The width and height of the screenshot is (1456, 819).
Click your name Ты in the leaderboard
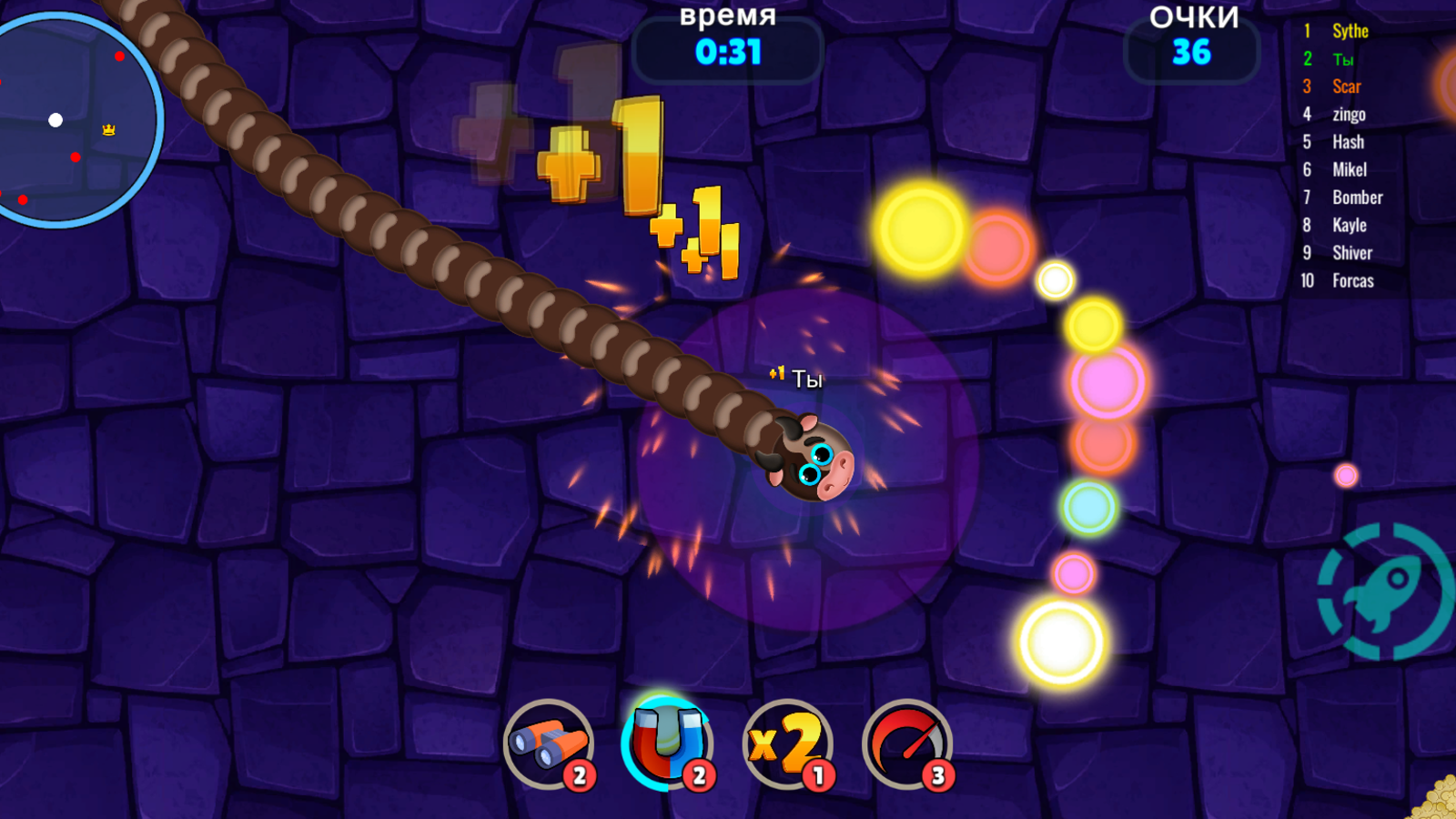[1342, 58]
